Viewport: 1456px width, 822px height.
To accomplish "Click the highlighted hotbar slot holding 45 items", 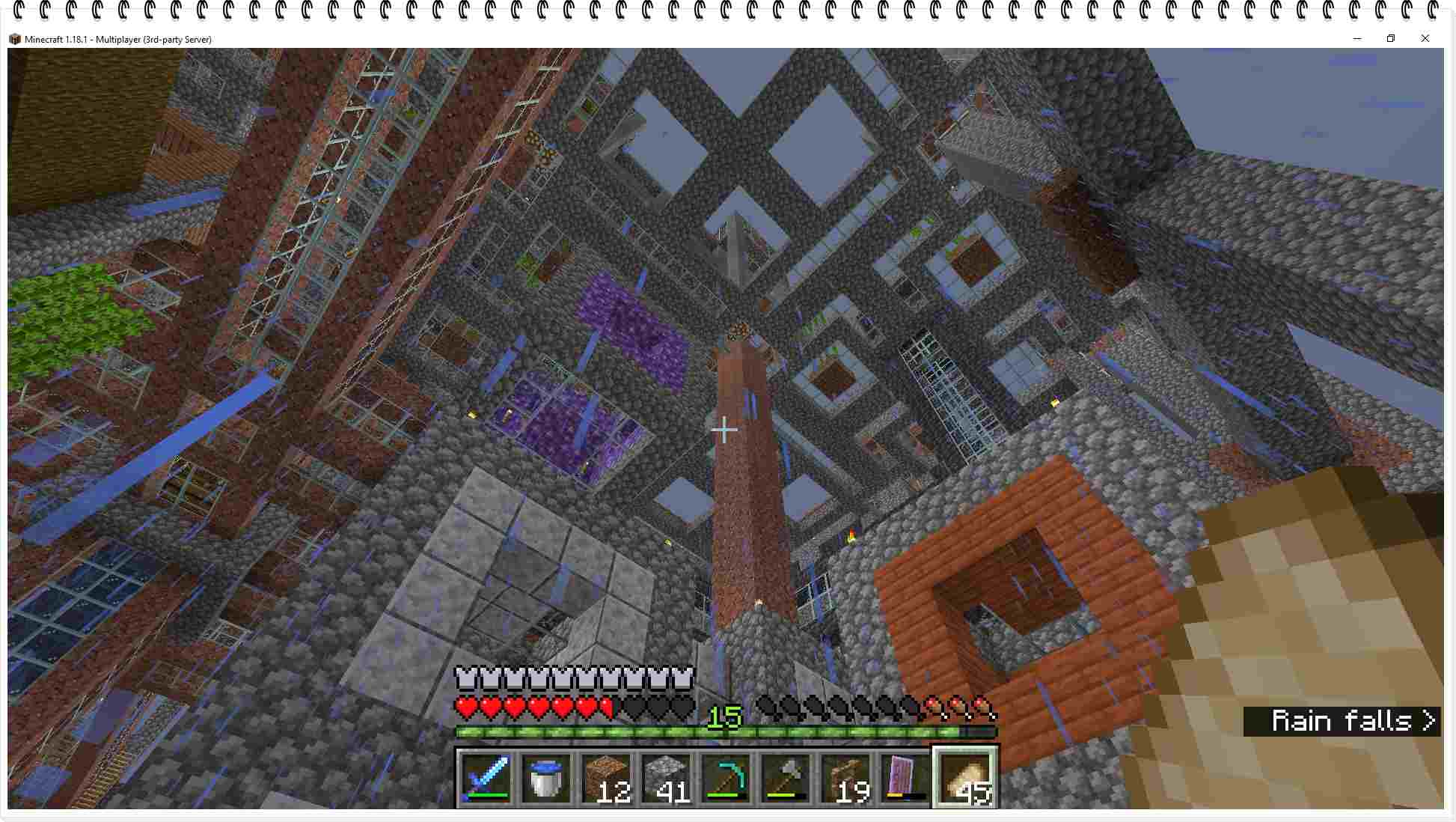I will click(x=966, y=779).
